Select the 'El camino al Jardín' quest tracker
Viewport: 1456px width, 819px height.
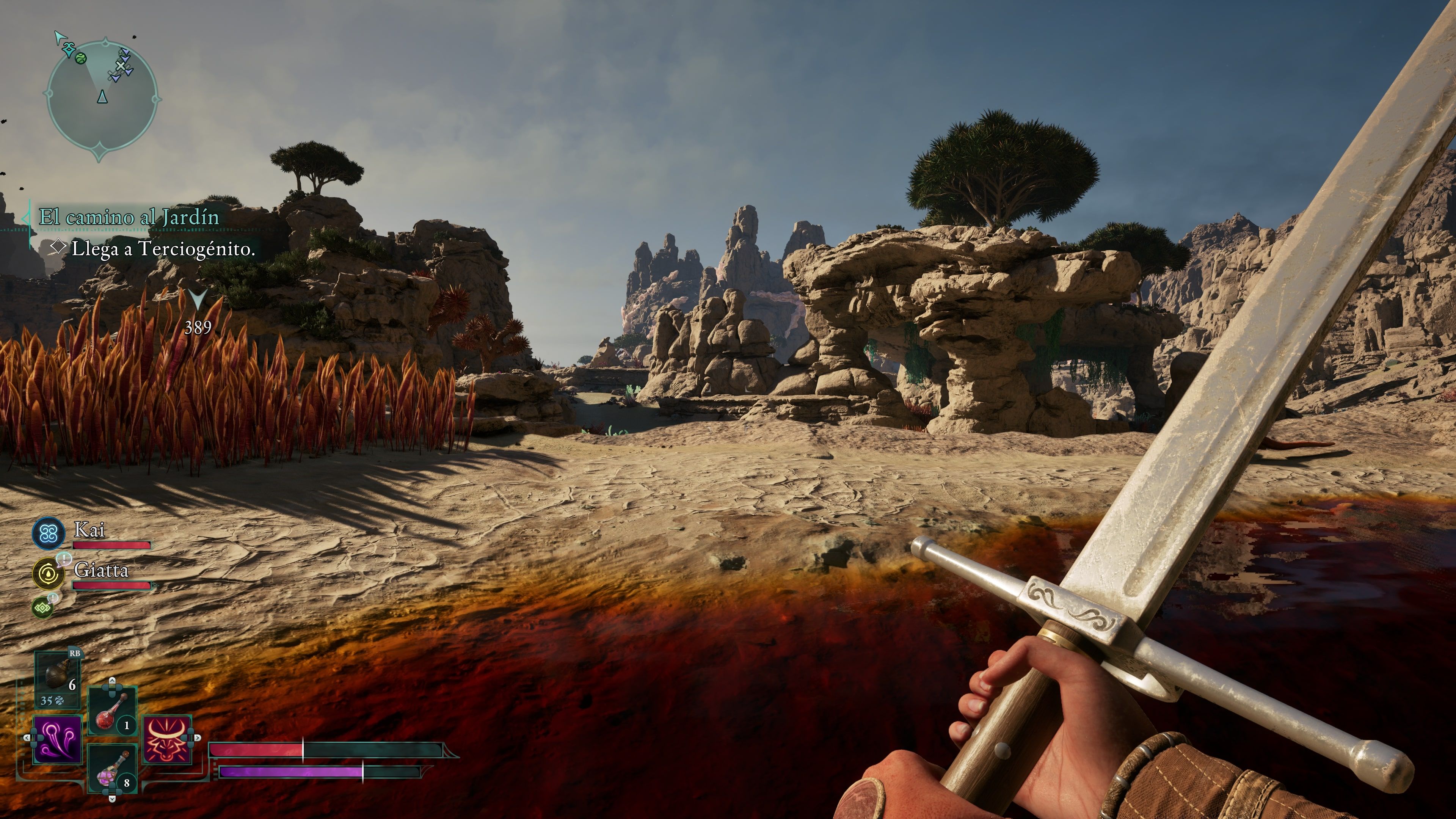click(129, 217)
